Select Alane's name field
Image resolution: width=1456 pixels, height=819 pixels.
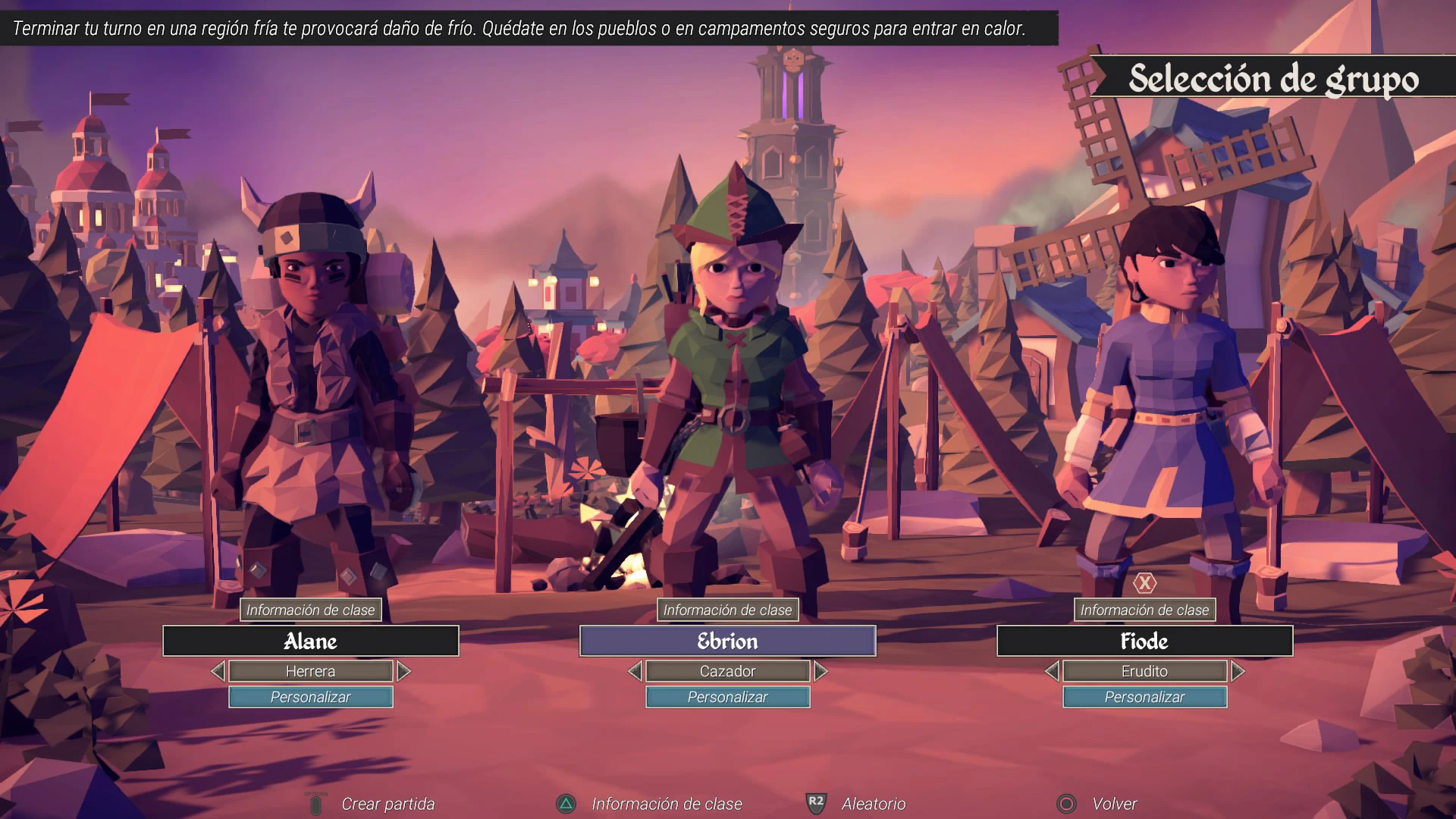310,641
